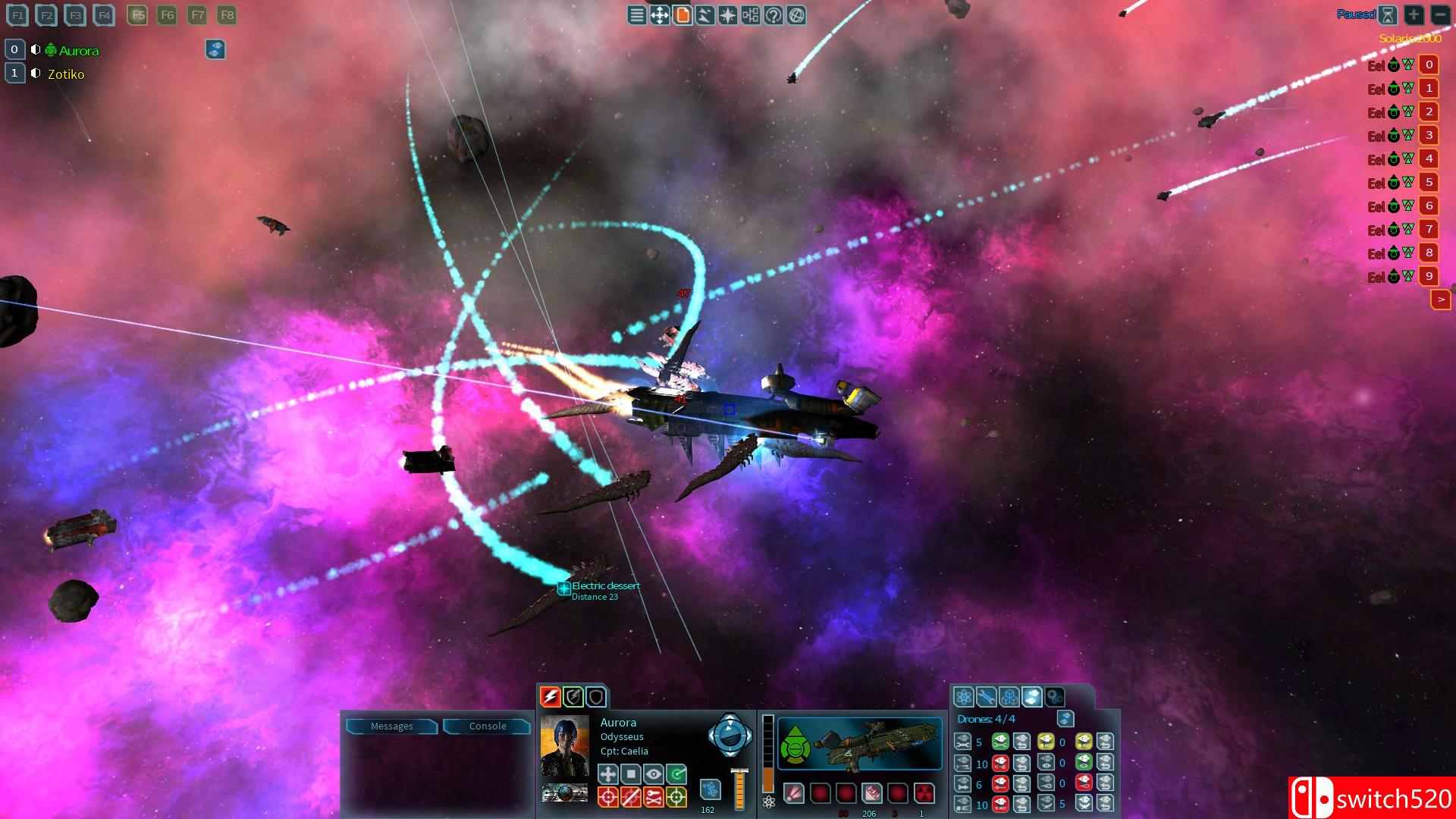Open the main menu list icon
Screen dimensions: 1456x819
(x=636, y=15)
